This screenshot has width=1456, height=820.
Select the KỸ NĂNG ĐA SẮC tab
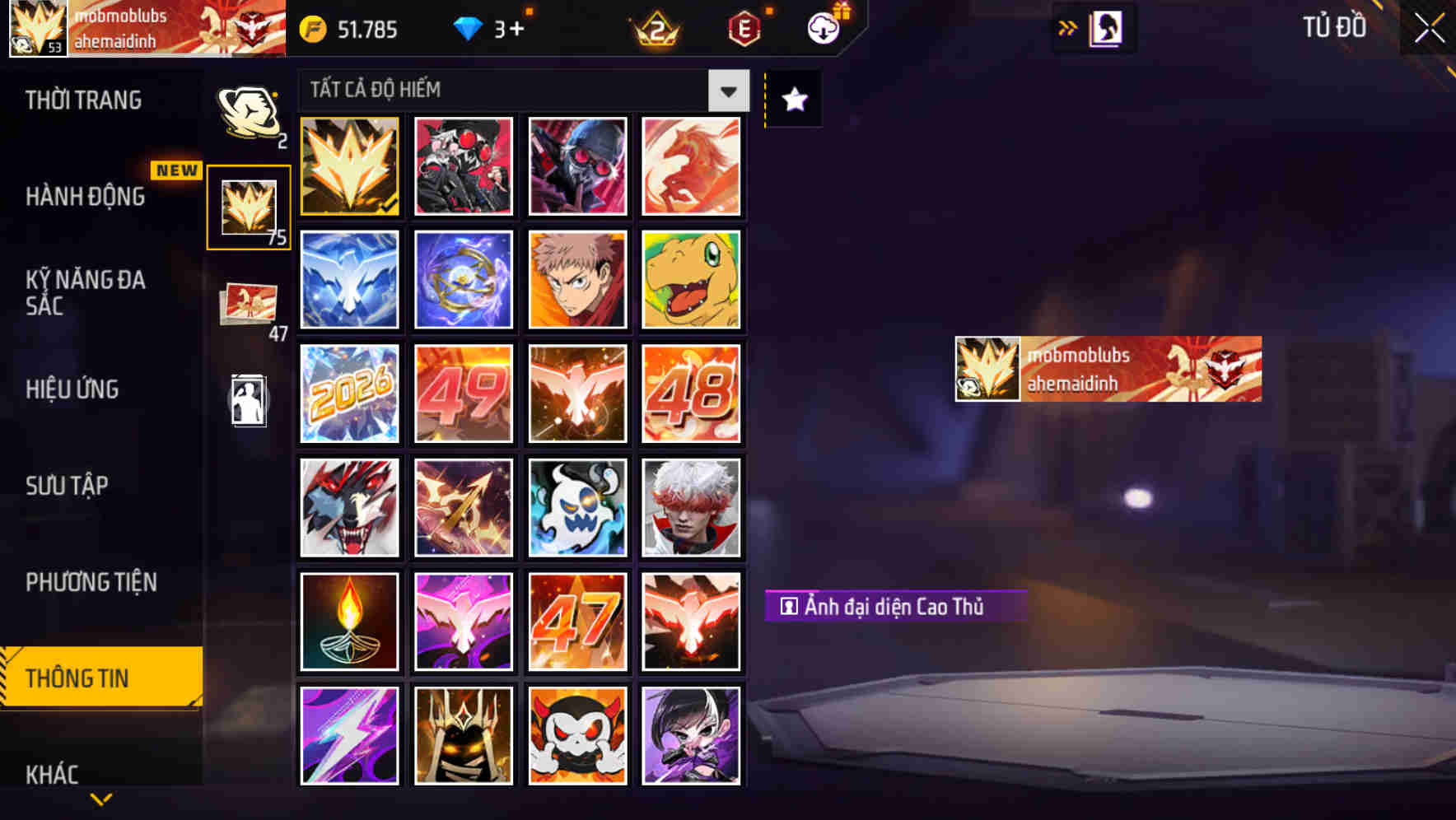click(85, 293)
